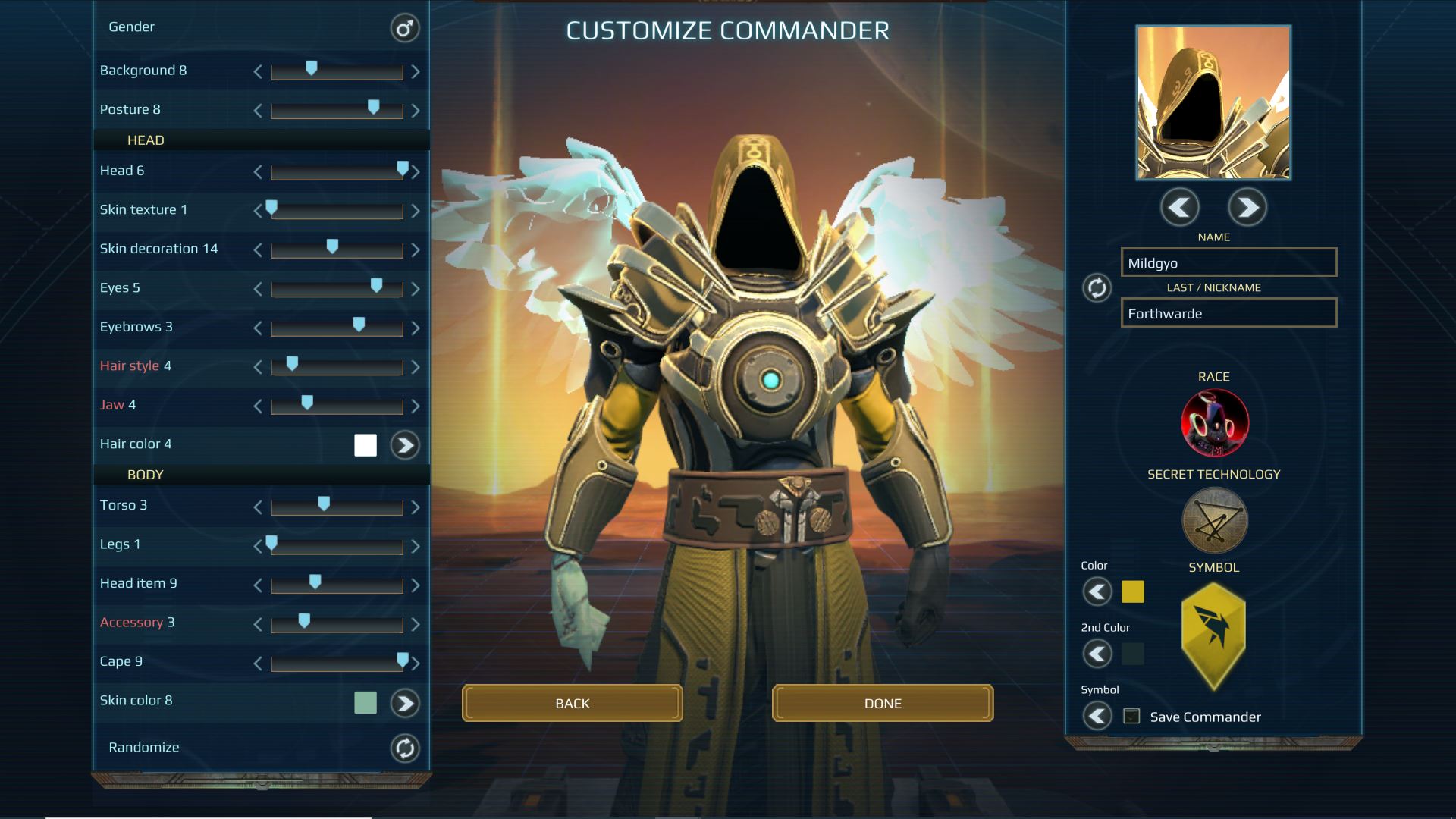
Task: Click the right chevron for Cape 9
Action: [x=416, y=662]
